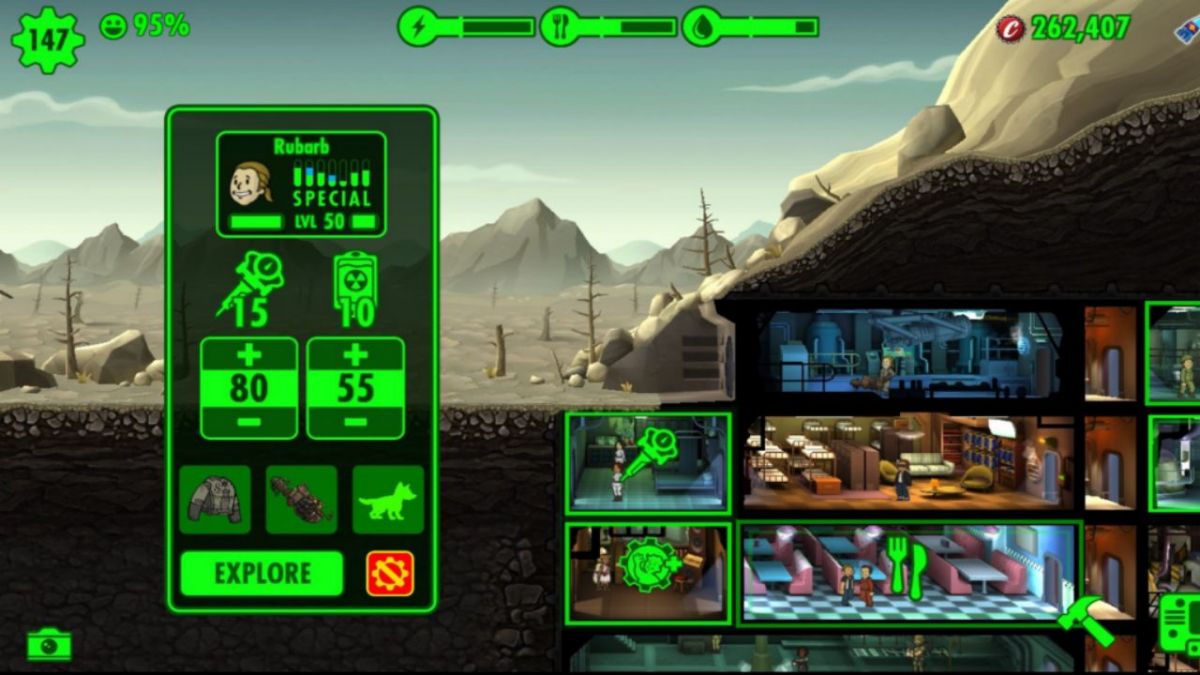Take a screenshot with the camera icon
The width and height of the screenshot is (1200, 675).
pos(49,645)
